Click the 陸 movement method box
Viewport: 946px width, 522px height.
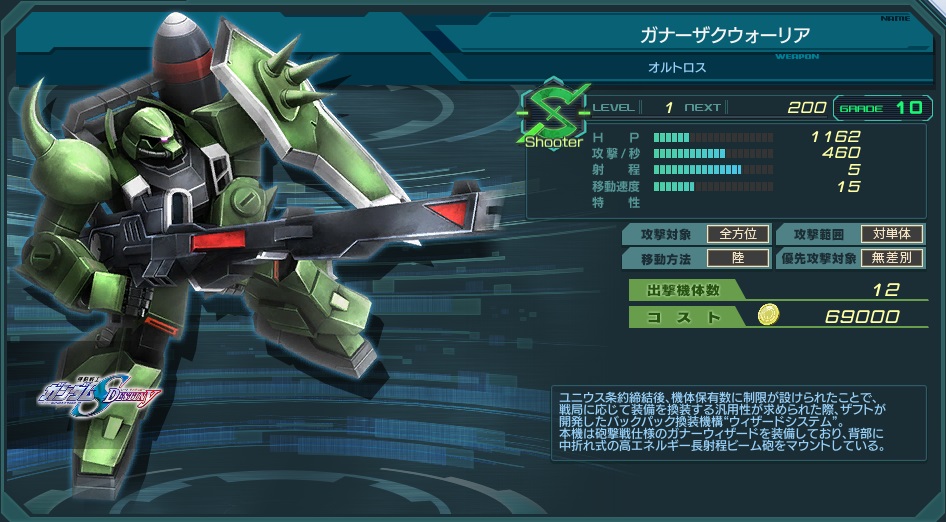738,258
